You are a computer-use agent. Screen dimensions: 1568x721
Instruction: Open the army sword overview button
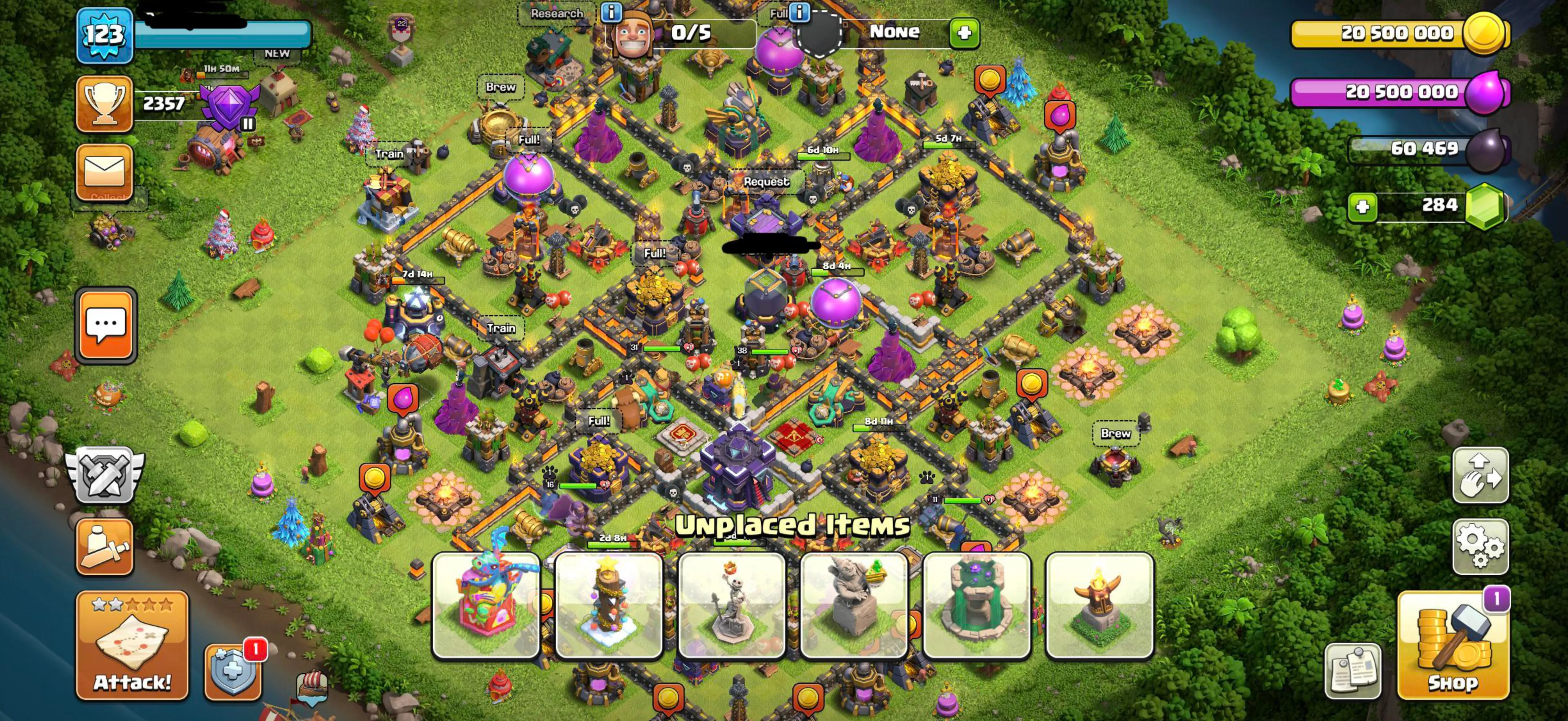(x=104, y=547)
